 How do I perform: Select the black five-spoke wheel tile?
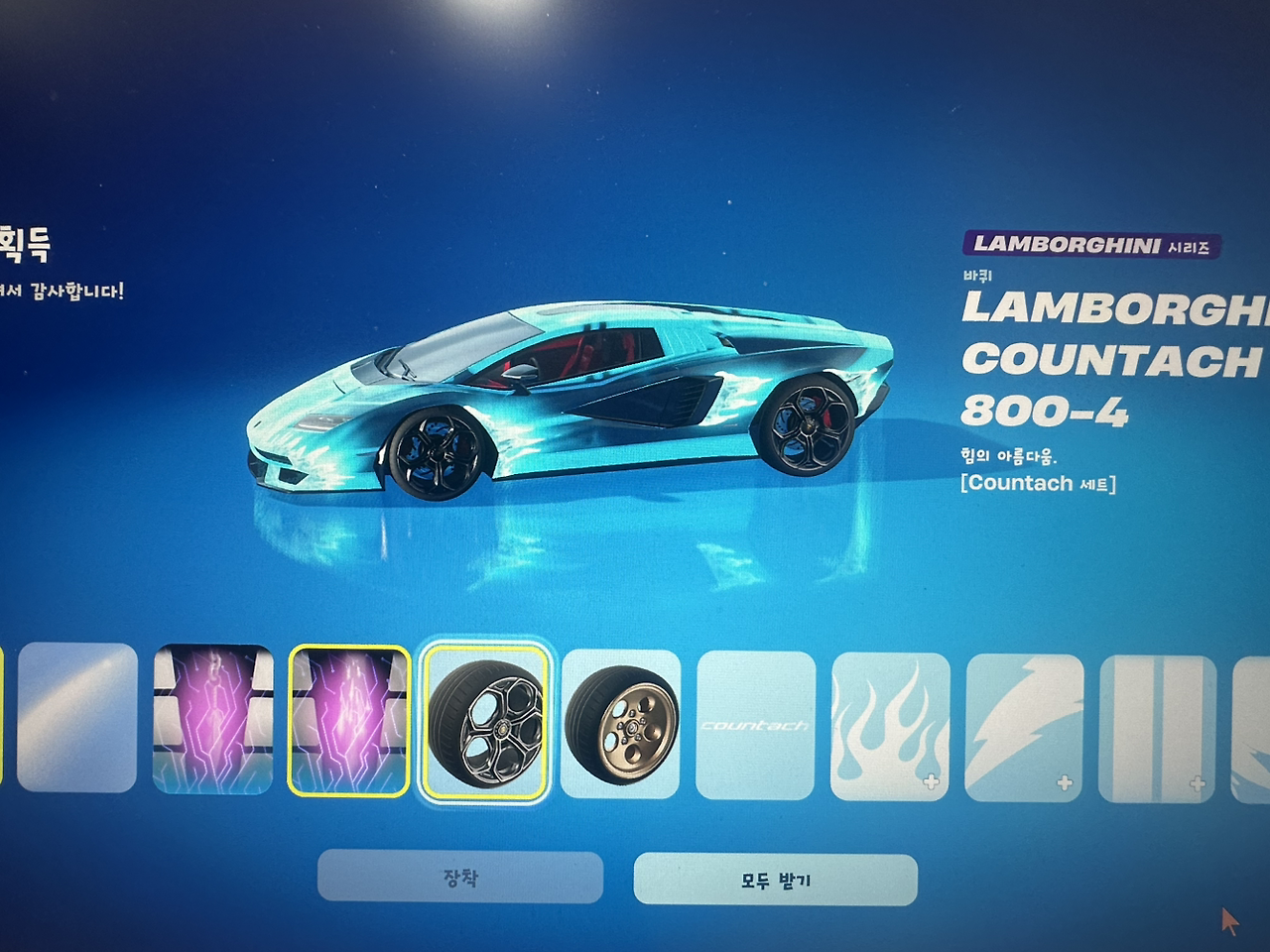[485, 720]
